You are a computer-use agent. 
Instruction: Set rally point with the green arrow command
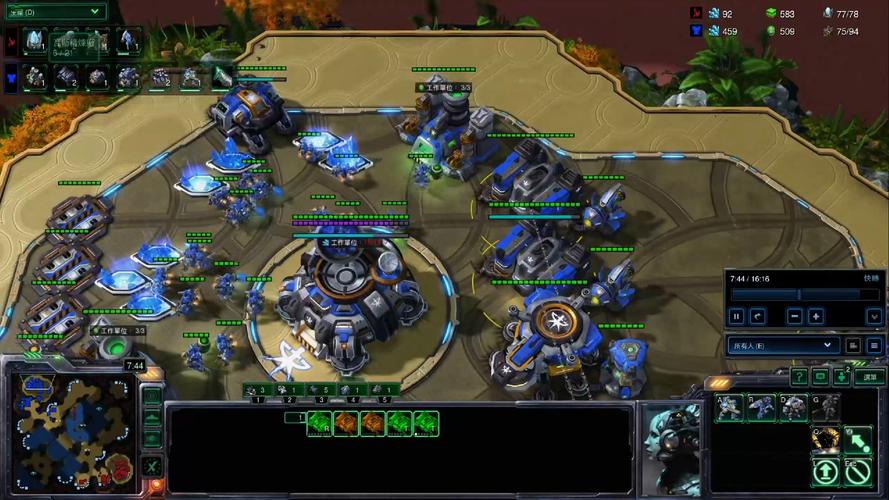857,439
